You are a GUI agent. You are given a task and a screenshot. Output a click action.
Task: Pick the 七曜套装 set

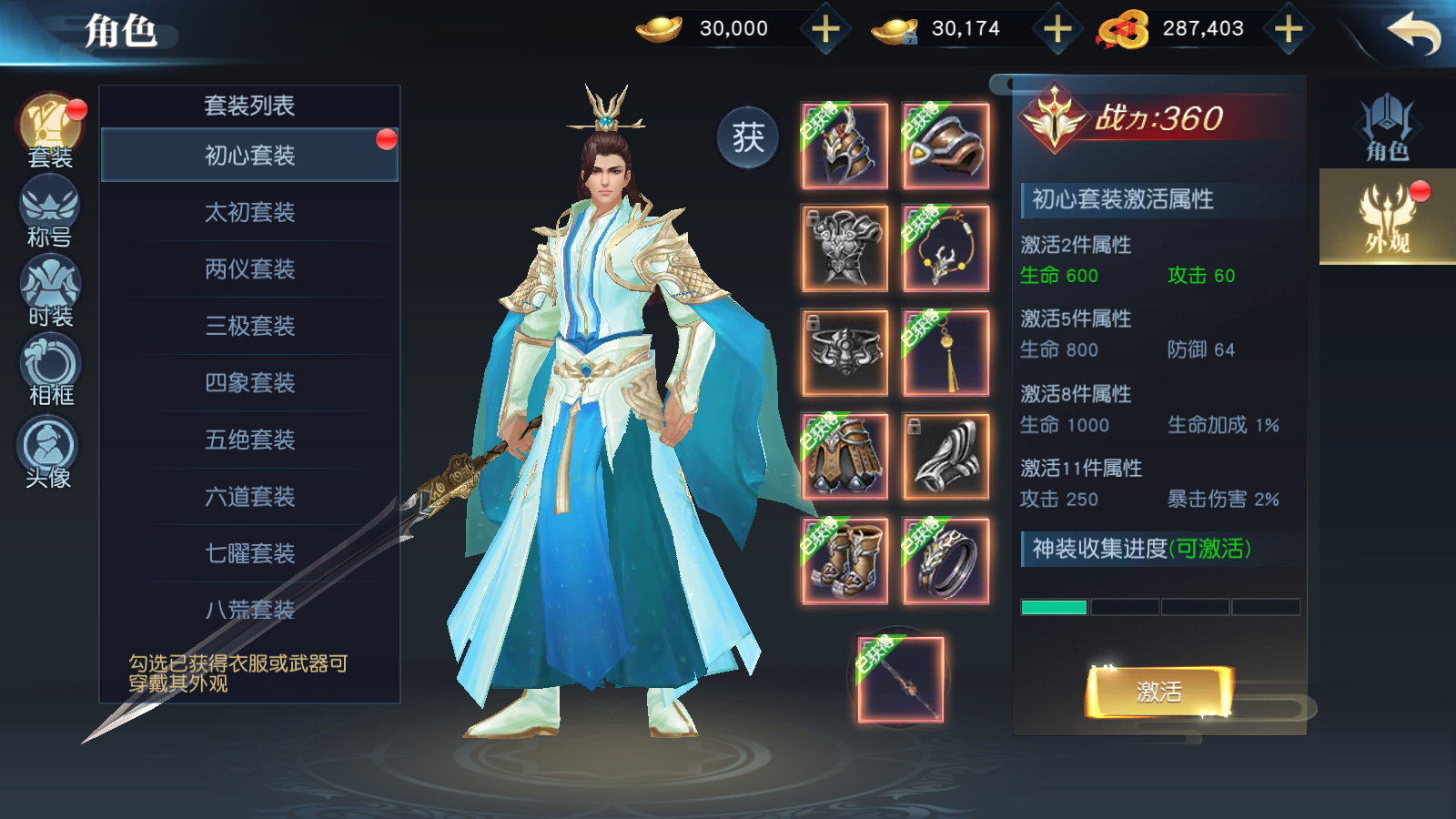[249, 553]
